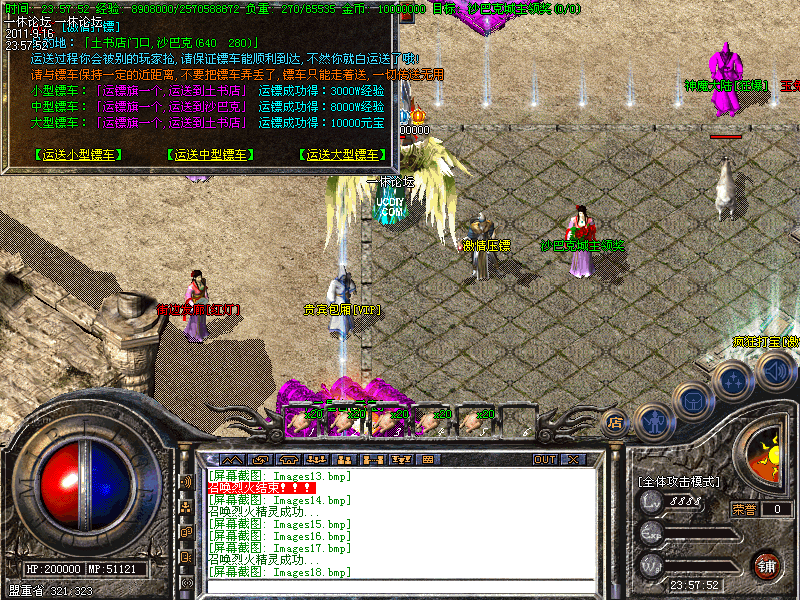
Task: Use the item in hotbar slot 5
Action: [x=470, y=421]
